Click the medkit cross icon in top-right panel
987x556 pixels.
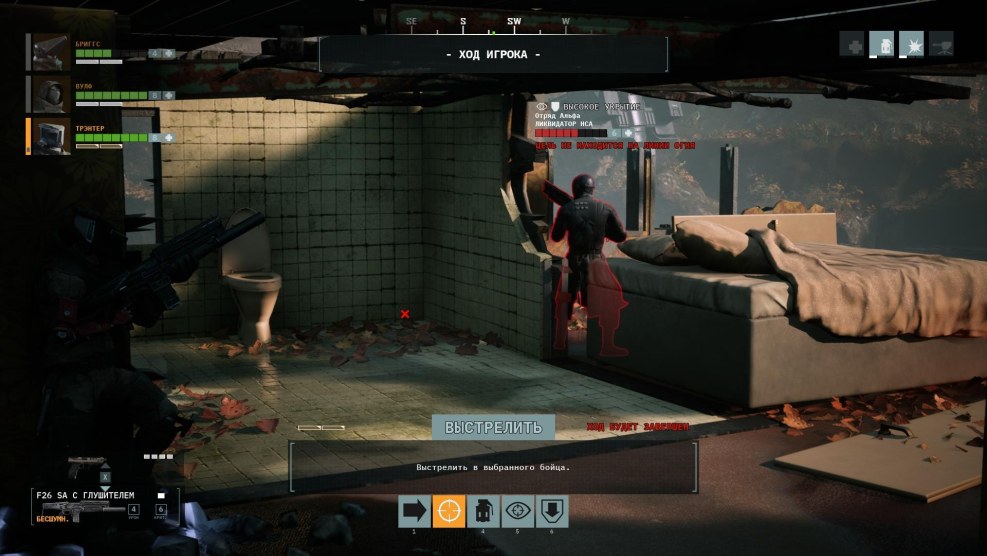click(852, 44)
